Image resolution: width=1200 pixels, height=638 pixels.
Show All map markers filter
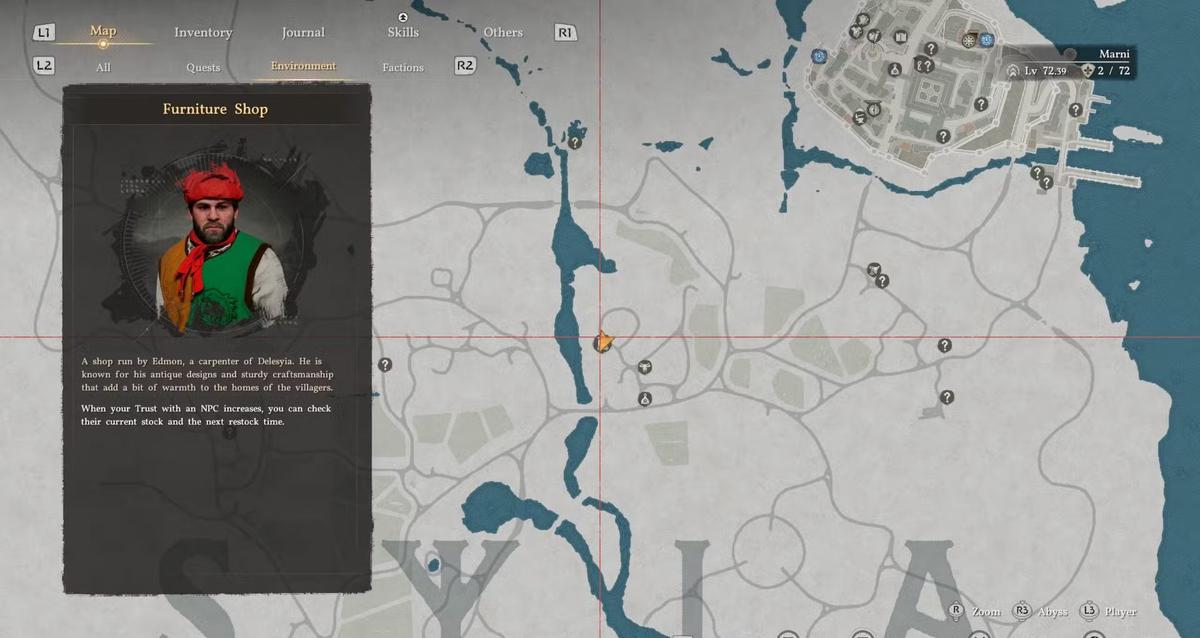[x=103, y=68]
